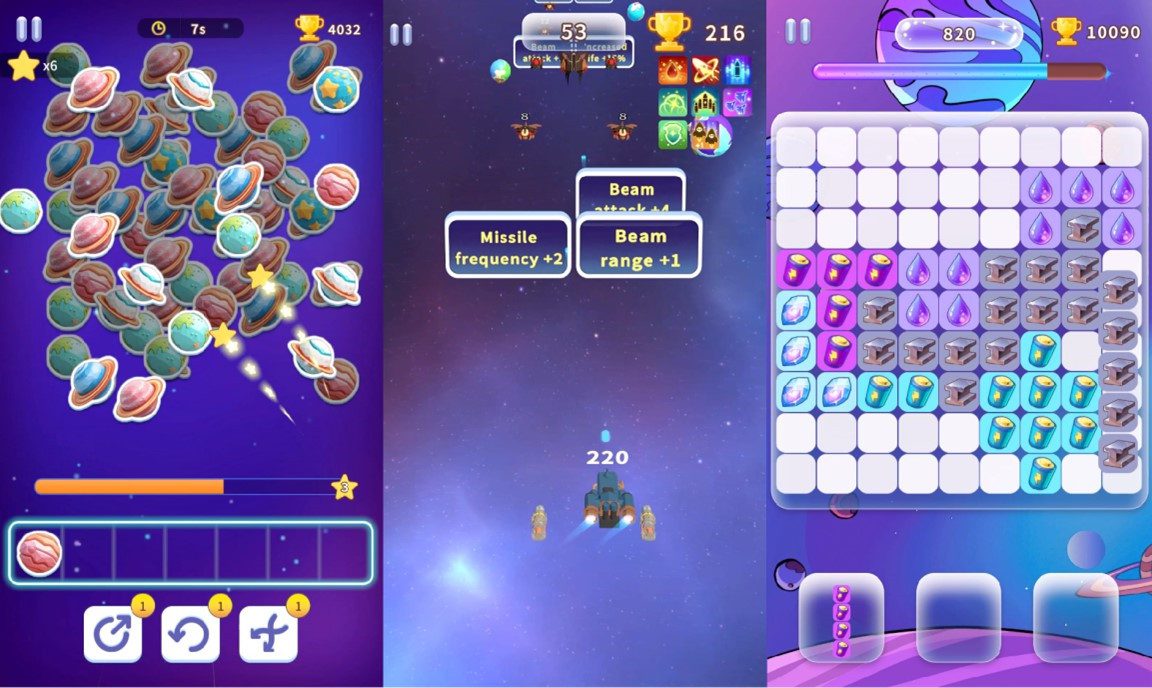
Task: Use the circular undo booster
Action: [x=190, y=633]
